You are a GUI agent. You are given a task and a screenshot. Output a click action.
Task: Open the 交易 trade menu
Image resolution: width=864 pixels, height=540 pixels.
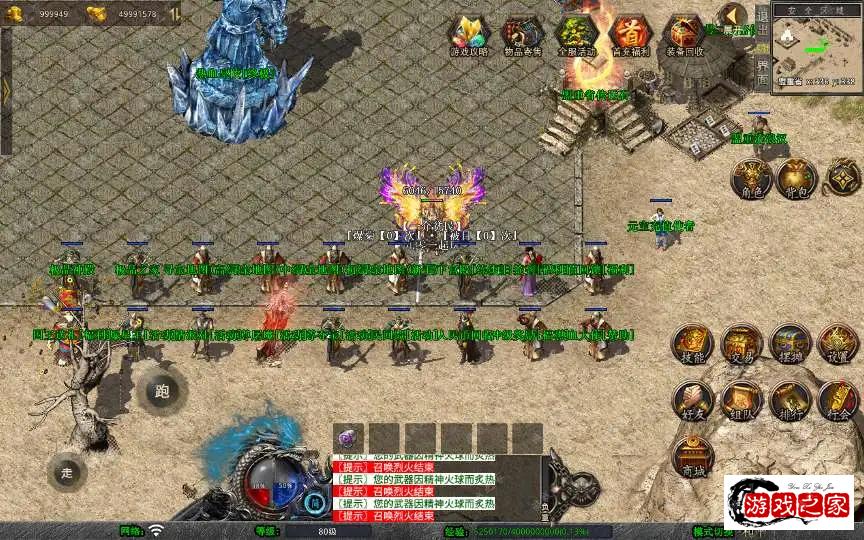pyautogui.click(x=741, y=344)
